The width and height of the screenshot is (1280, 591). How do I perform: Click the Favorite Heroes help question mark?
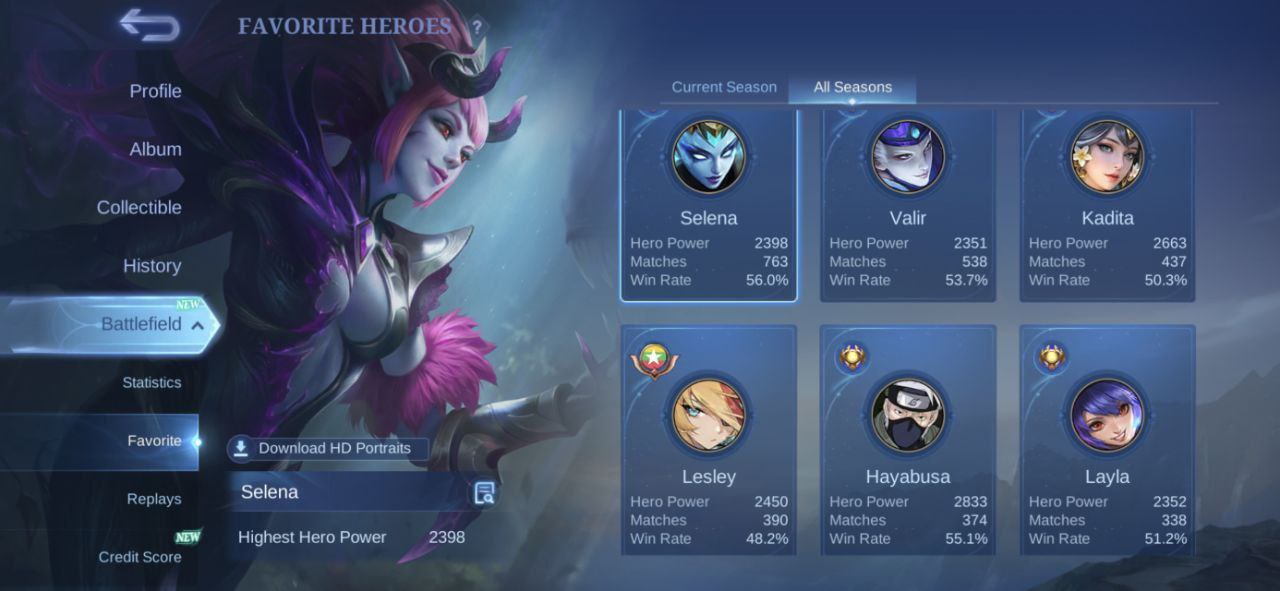[x=477, y=27]
